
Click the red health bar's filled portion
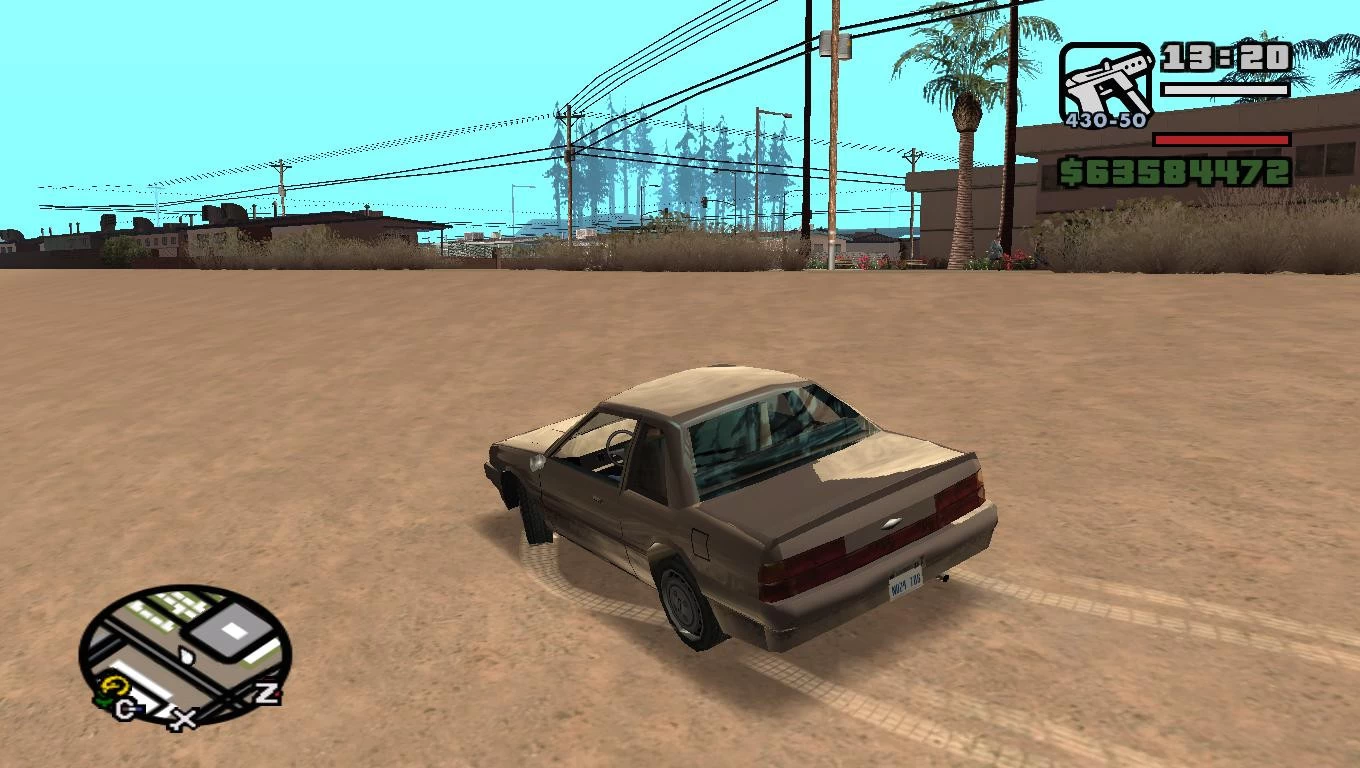pos(1222,139)
